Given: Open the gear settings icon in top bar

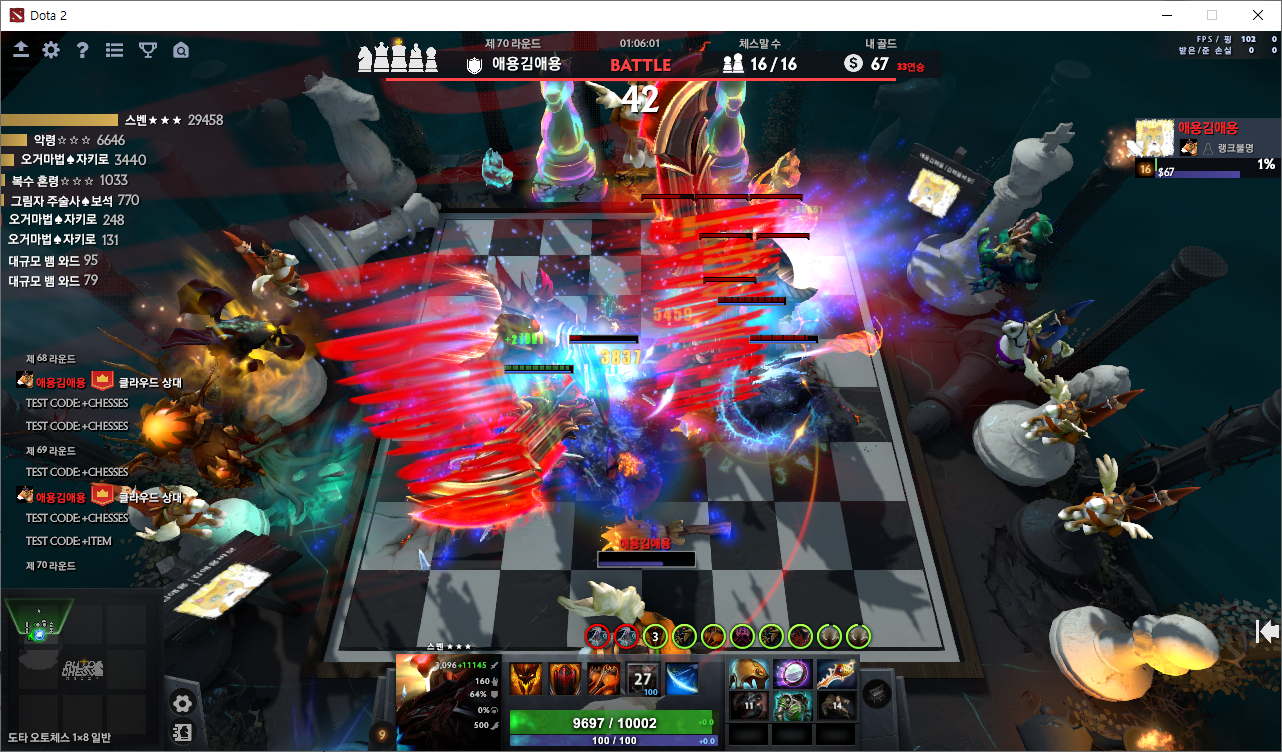Looking at the screenshot, I should (x=51, y=50).
